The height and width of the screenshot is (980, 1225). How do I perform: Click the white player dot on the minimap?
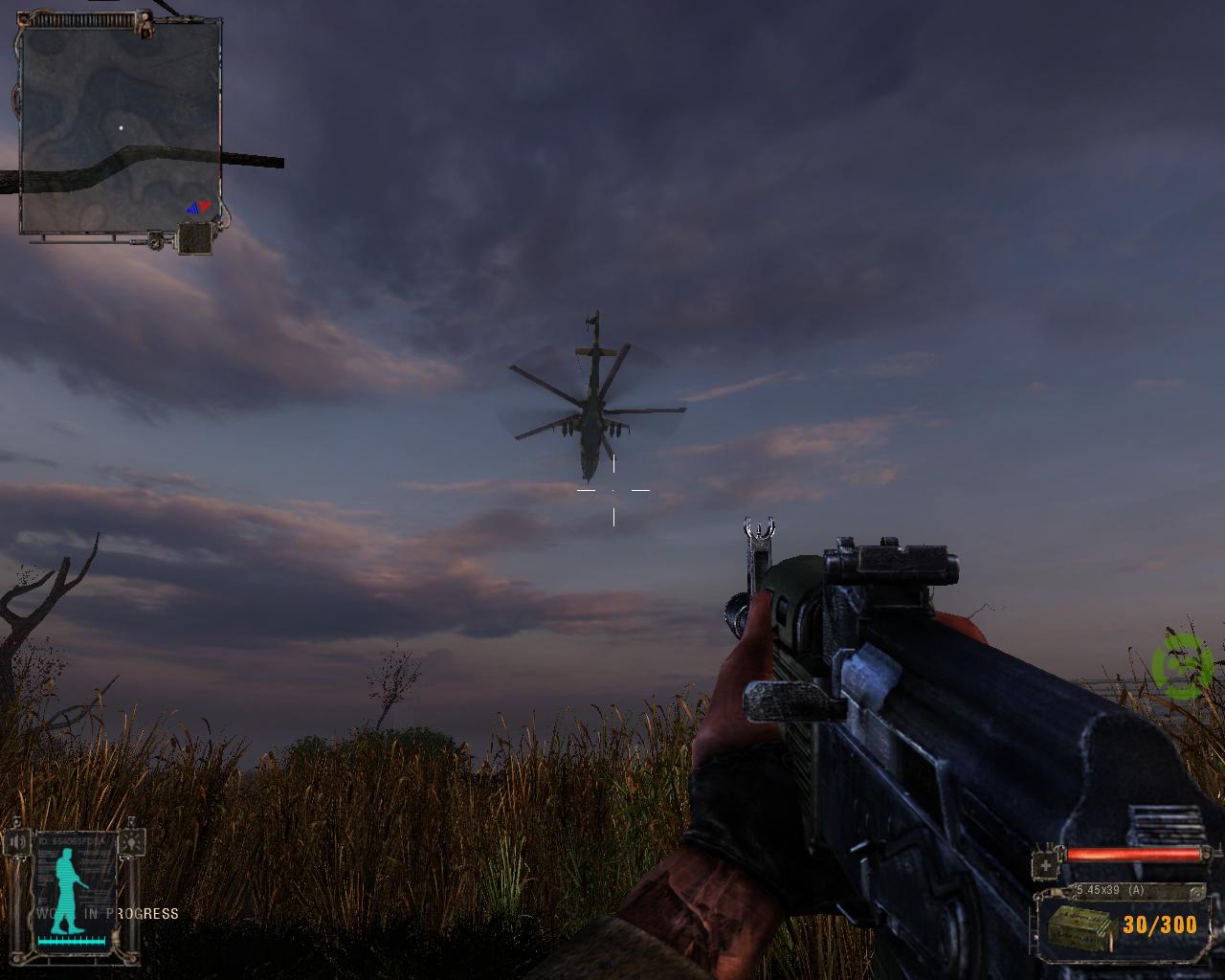121,126
